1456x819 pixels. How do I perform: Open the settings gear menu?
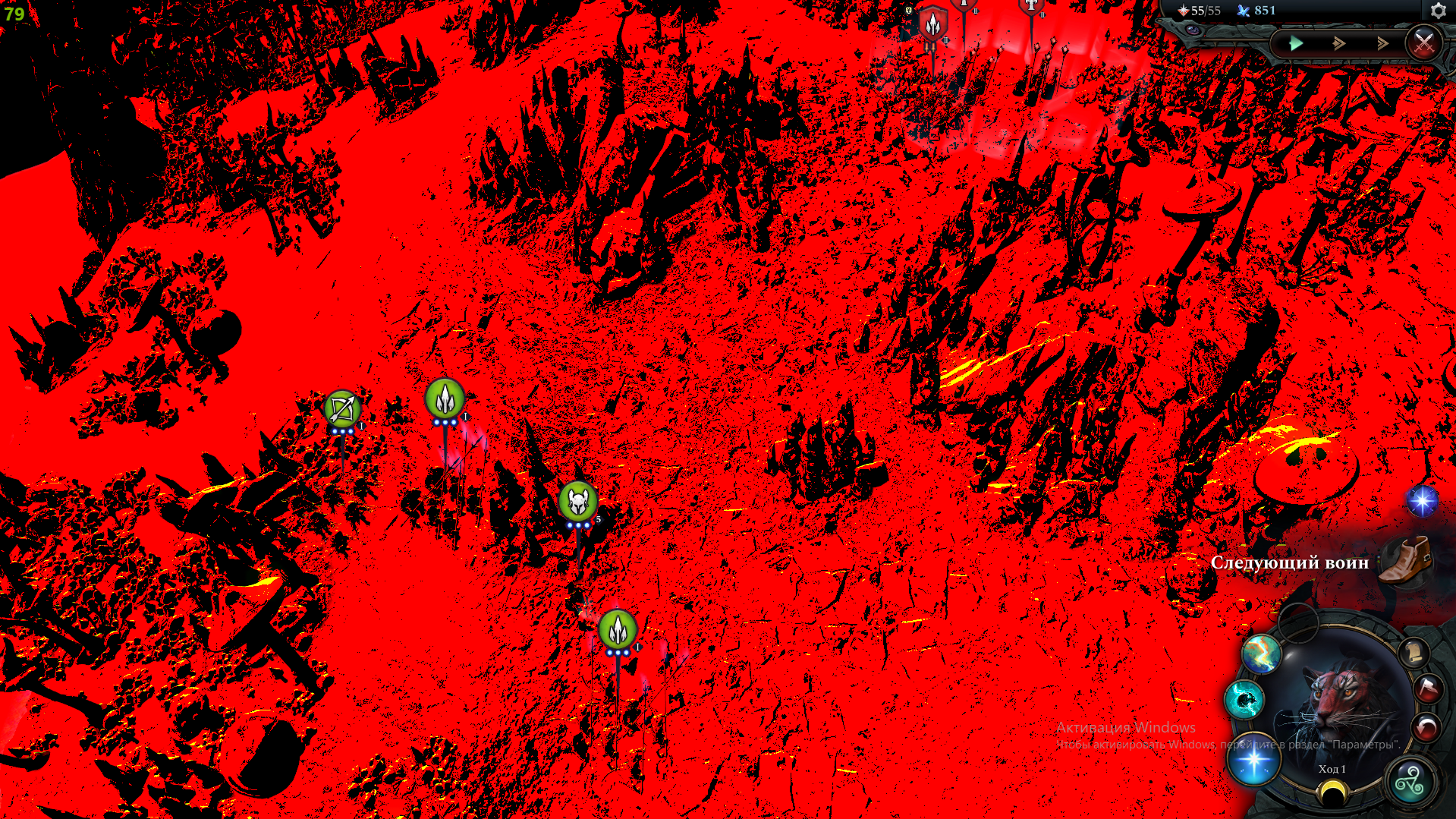(1439, 11)
